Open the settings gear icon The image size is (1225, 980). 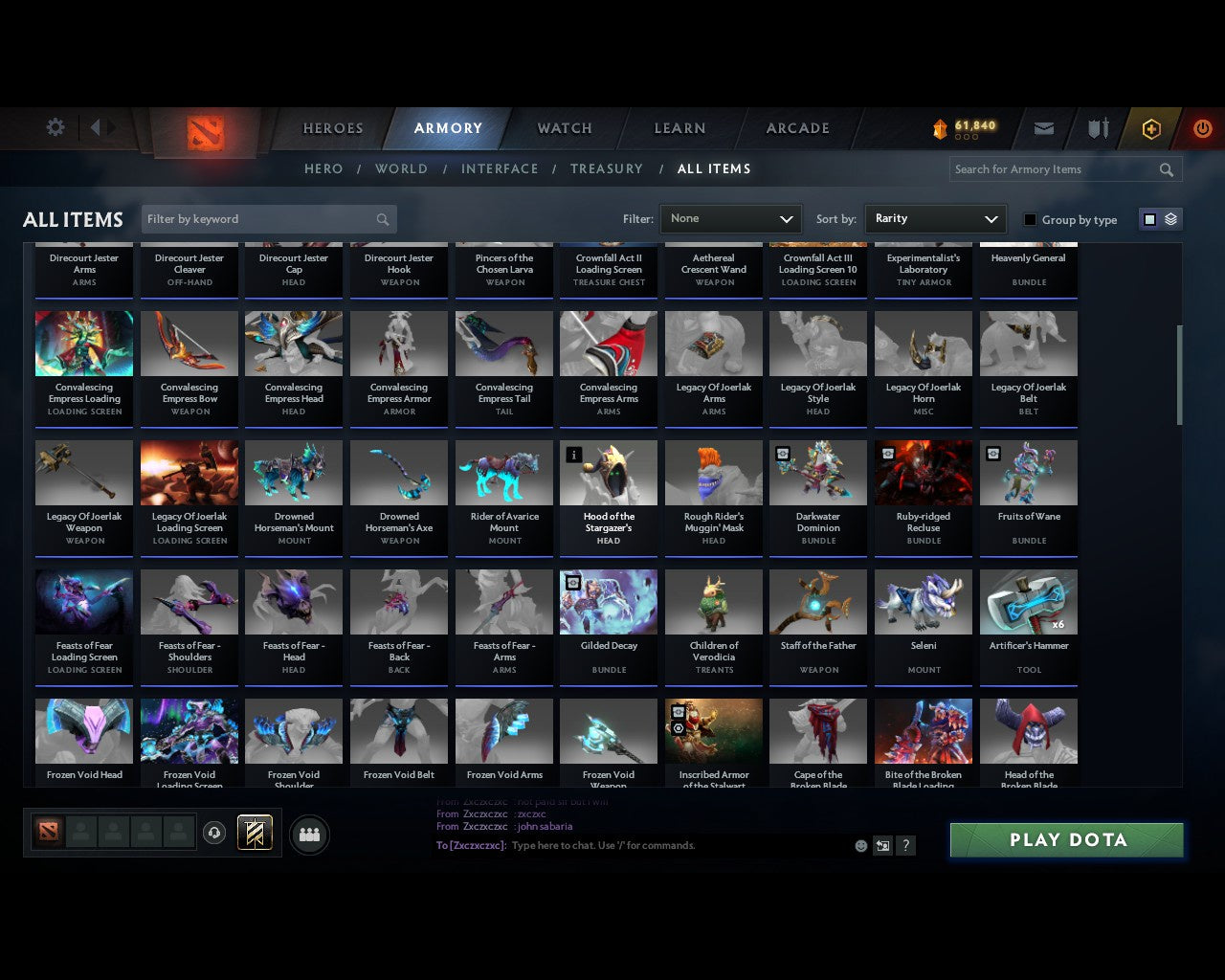56,126
